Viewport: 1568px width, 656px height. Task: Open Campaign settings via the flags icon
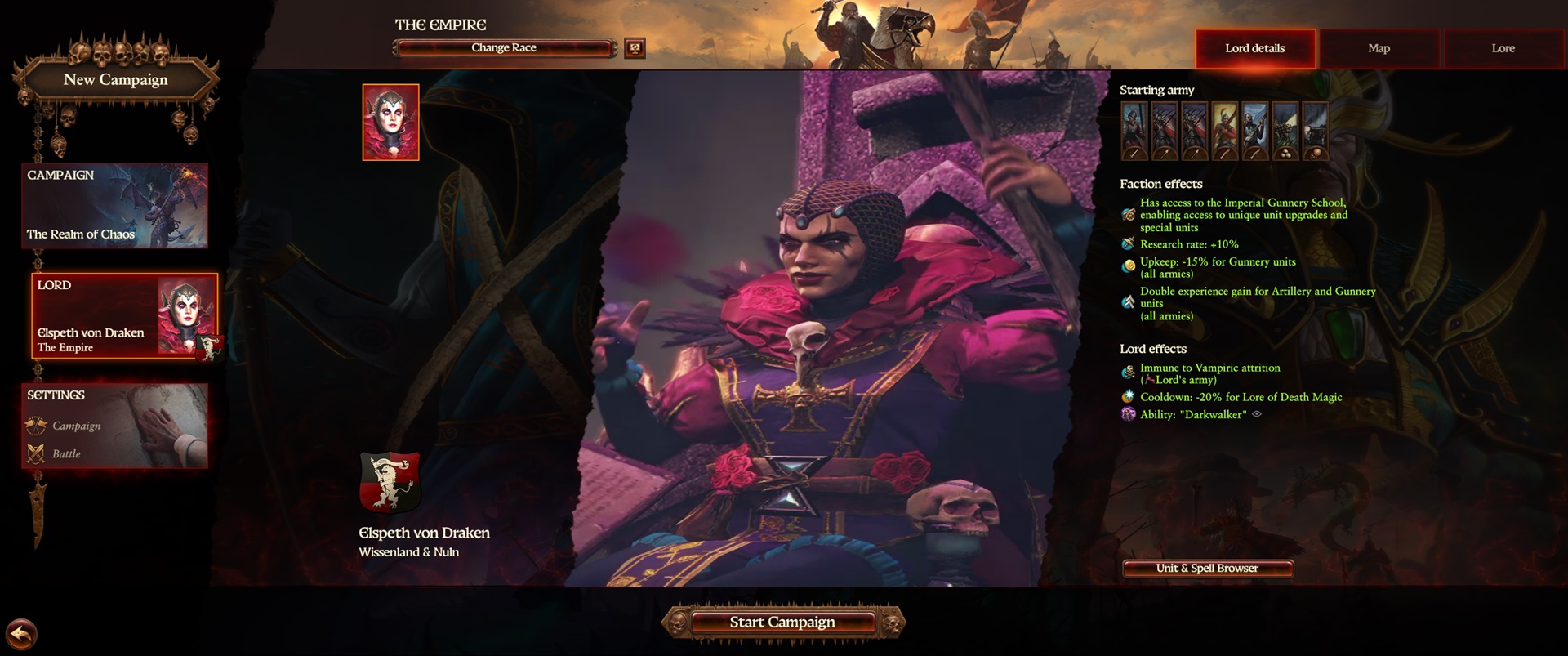tap(36, 426)
